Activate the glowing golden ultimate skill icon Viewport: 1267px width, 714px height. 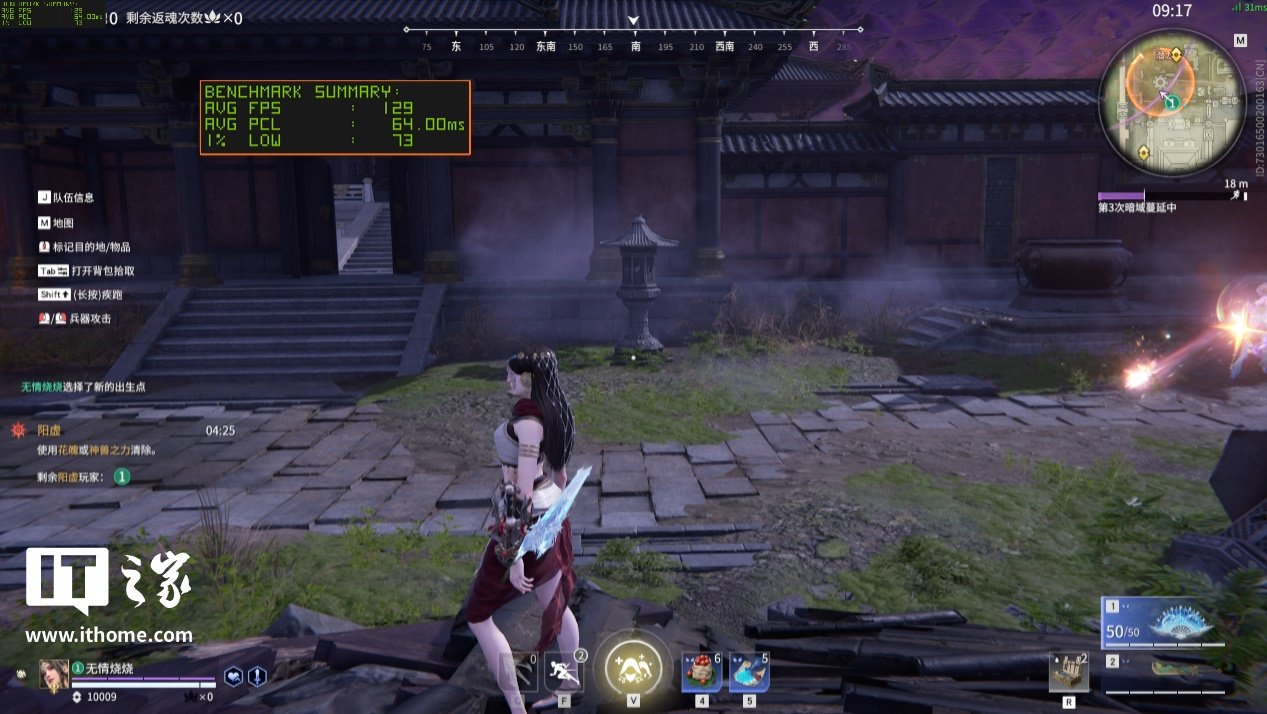tap(632, 663)
